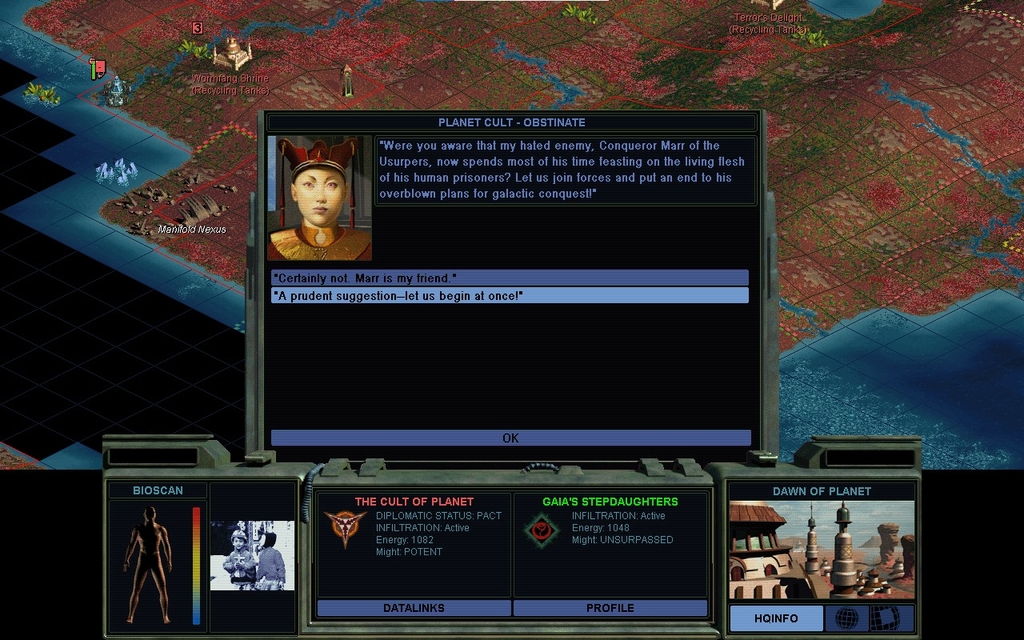
Task: Click the Dawn of Planet base thumbnail
Action: coord(821,550)
